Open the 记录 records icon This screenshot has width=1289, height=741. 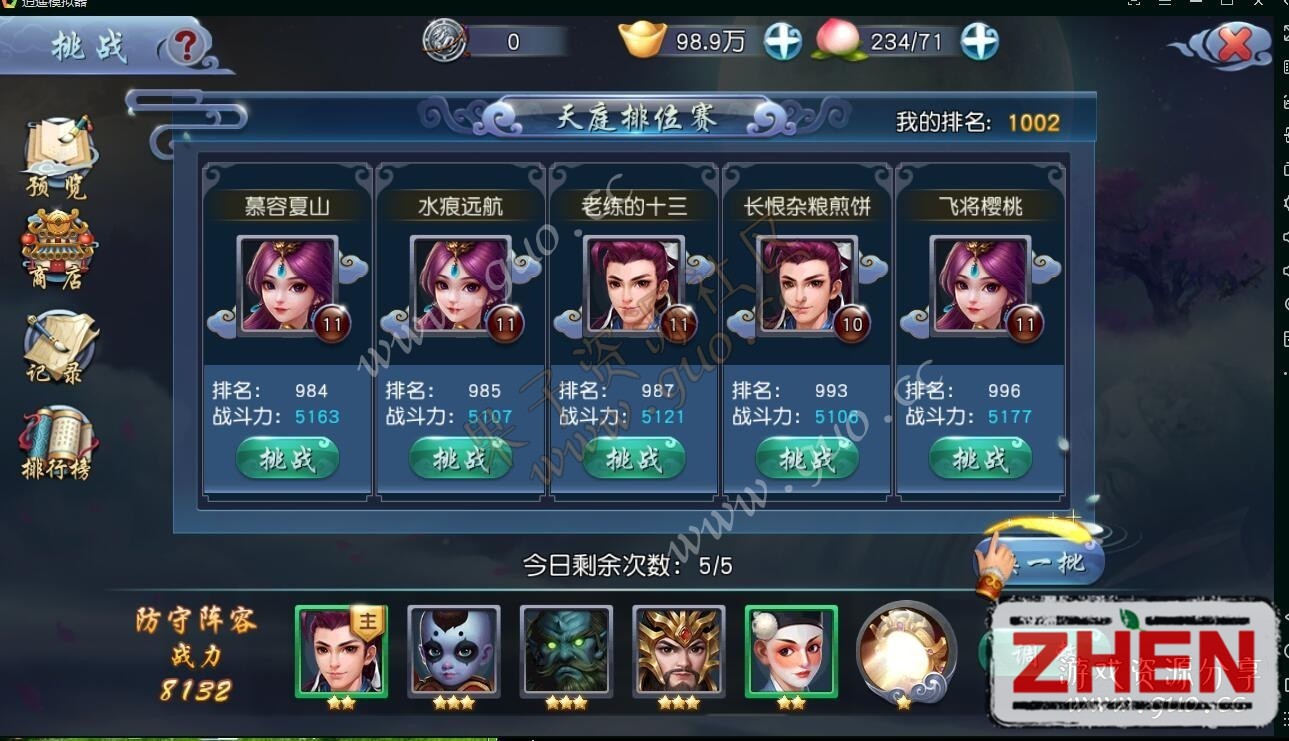[x=57, y=340]
